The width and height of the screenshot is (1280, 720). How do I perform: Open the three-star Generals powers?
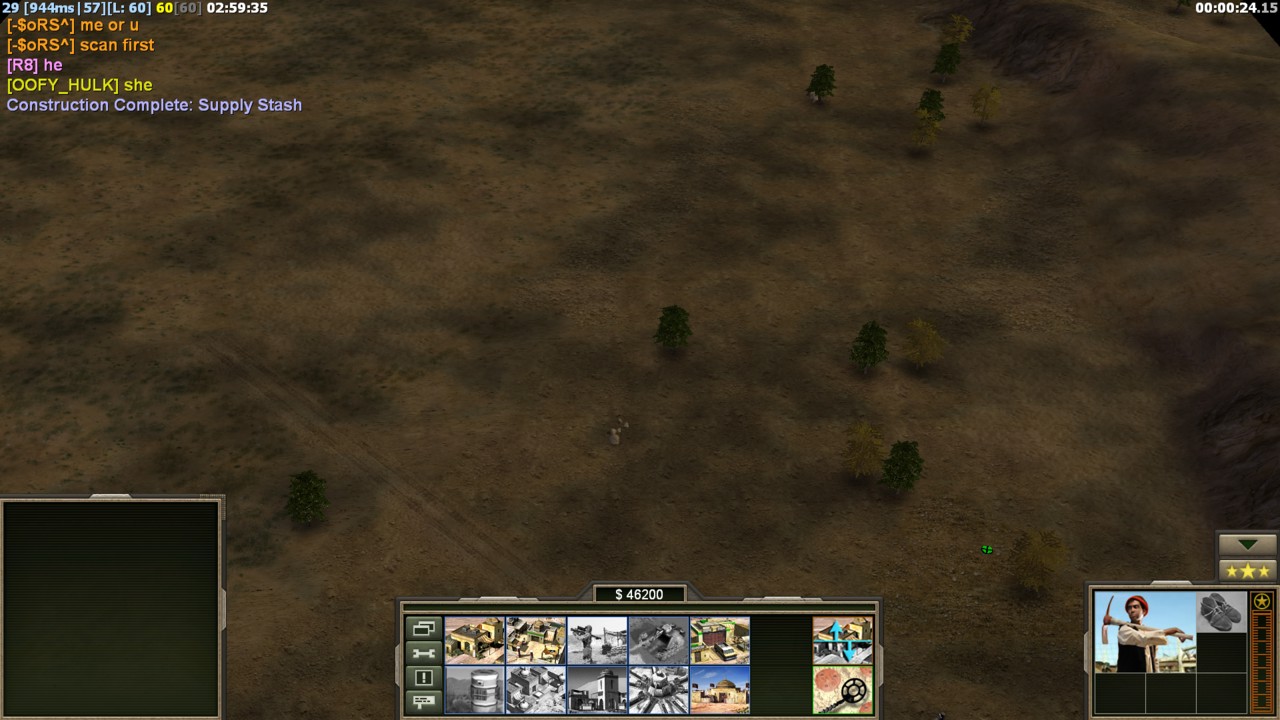(1247, 571)
